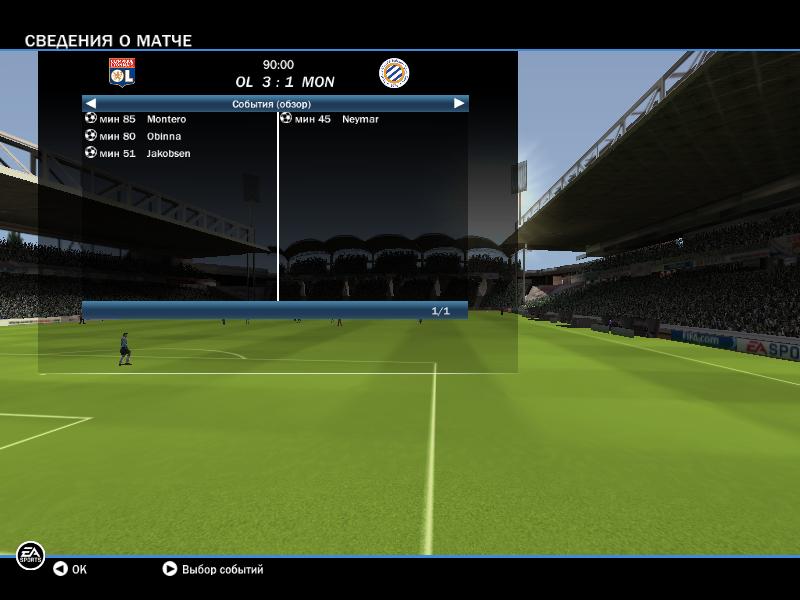Viewport: 800px width, 600px height.
Task: Select the Neymar goal event row
Action: [360, 119]
